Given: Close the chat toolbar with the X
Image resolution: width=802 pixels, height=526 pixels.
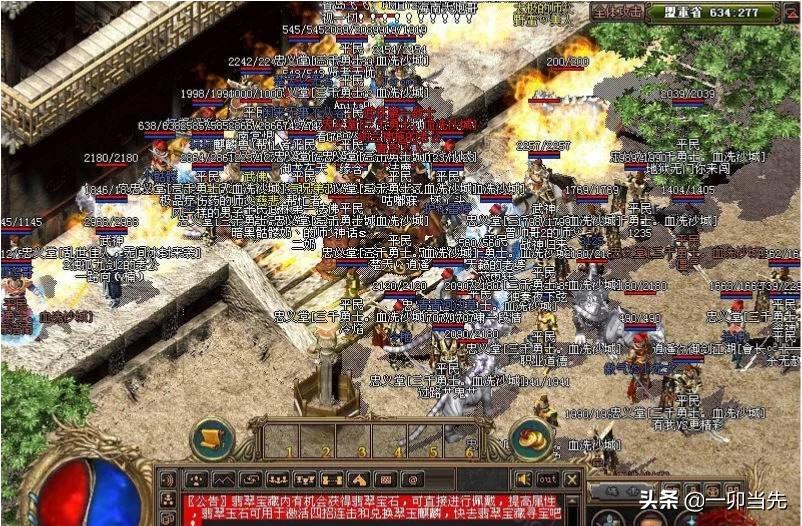Looking at the screenshot, I should [x=572, y=479].
